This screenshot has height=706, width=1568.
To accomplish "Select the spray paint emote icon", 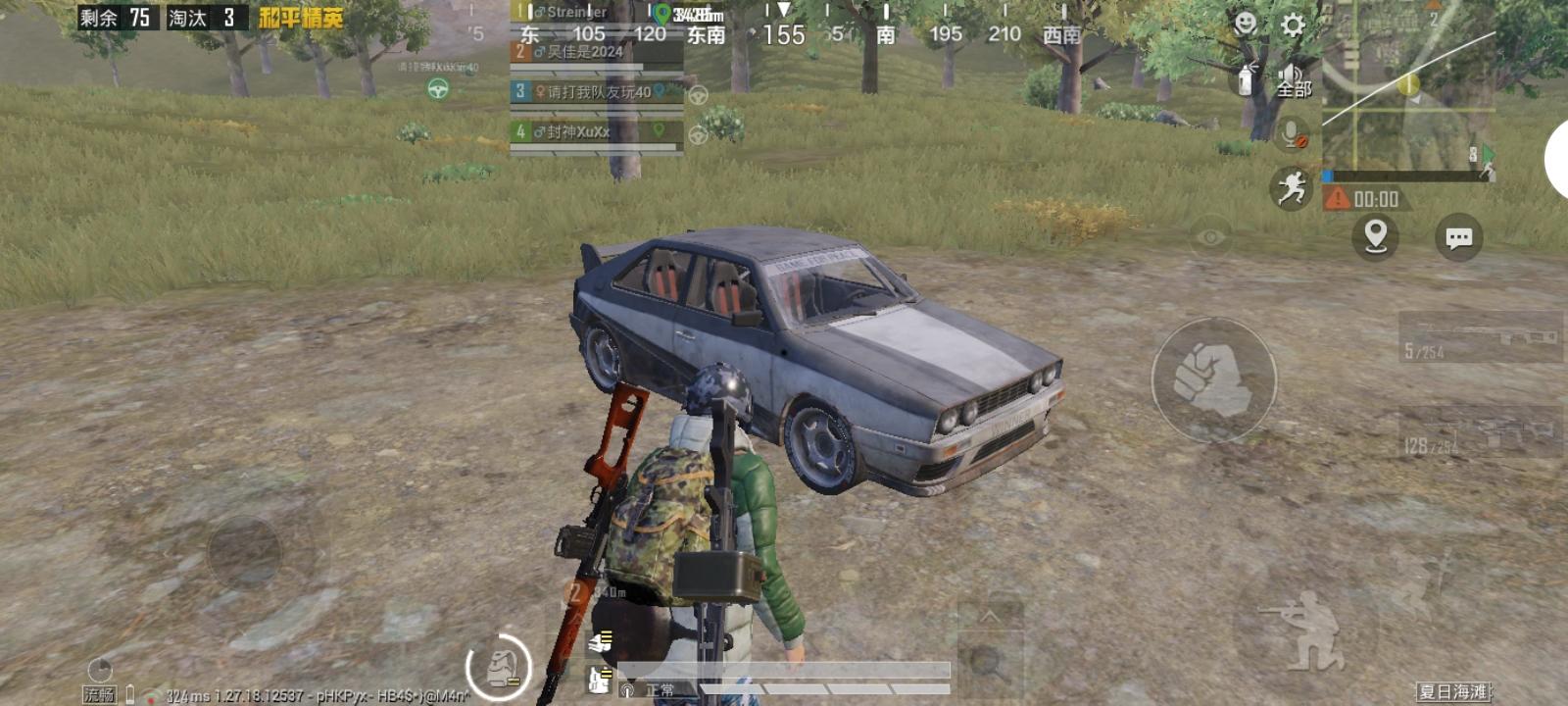I will pos(1245,78).
